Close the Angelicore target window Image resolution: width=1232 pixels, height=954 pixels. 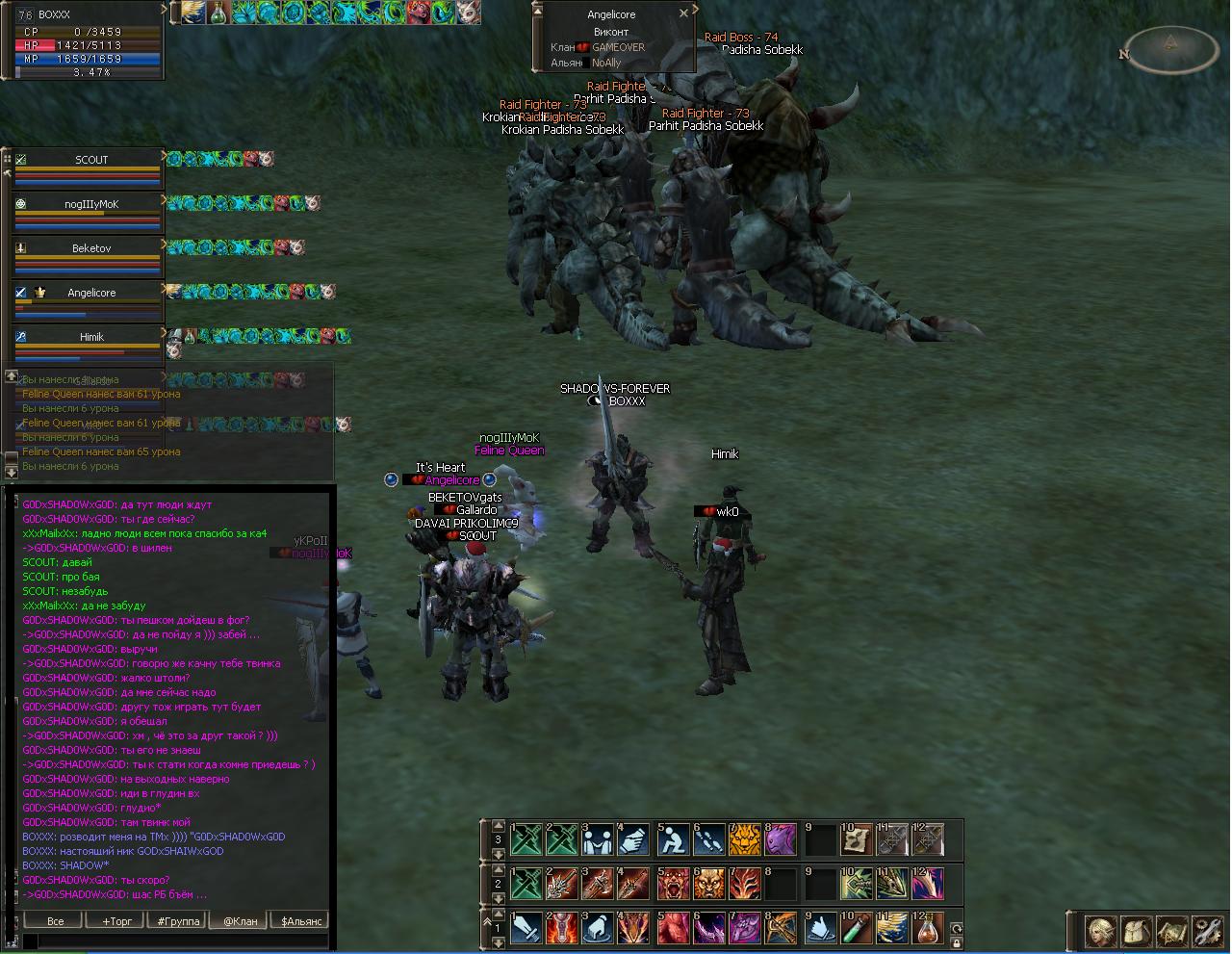[x=683, y=13]
